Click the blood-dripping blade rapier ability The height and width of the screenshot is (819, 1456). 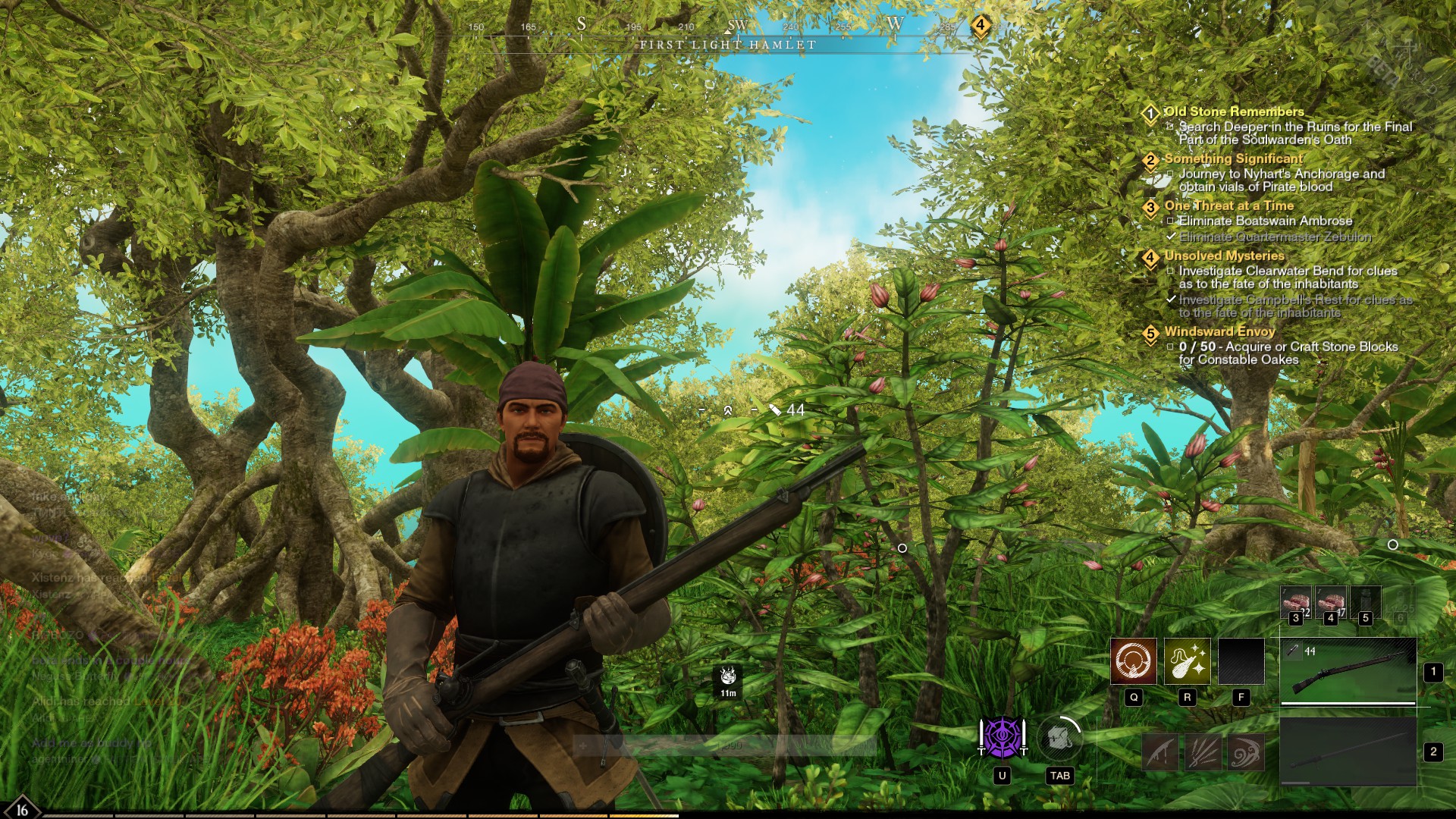(x=1161, y=752)
